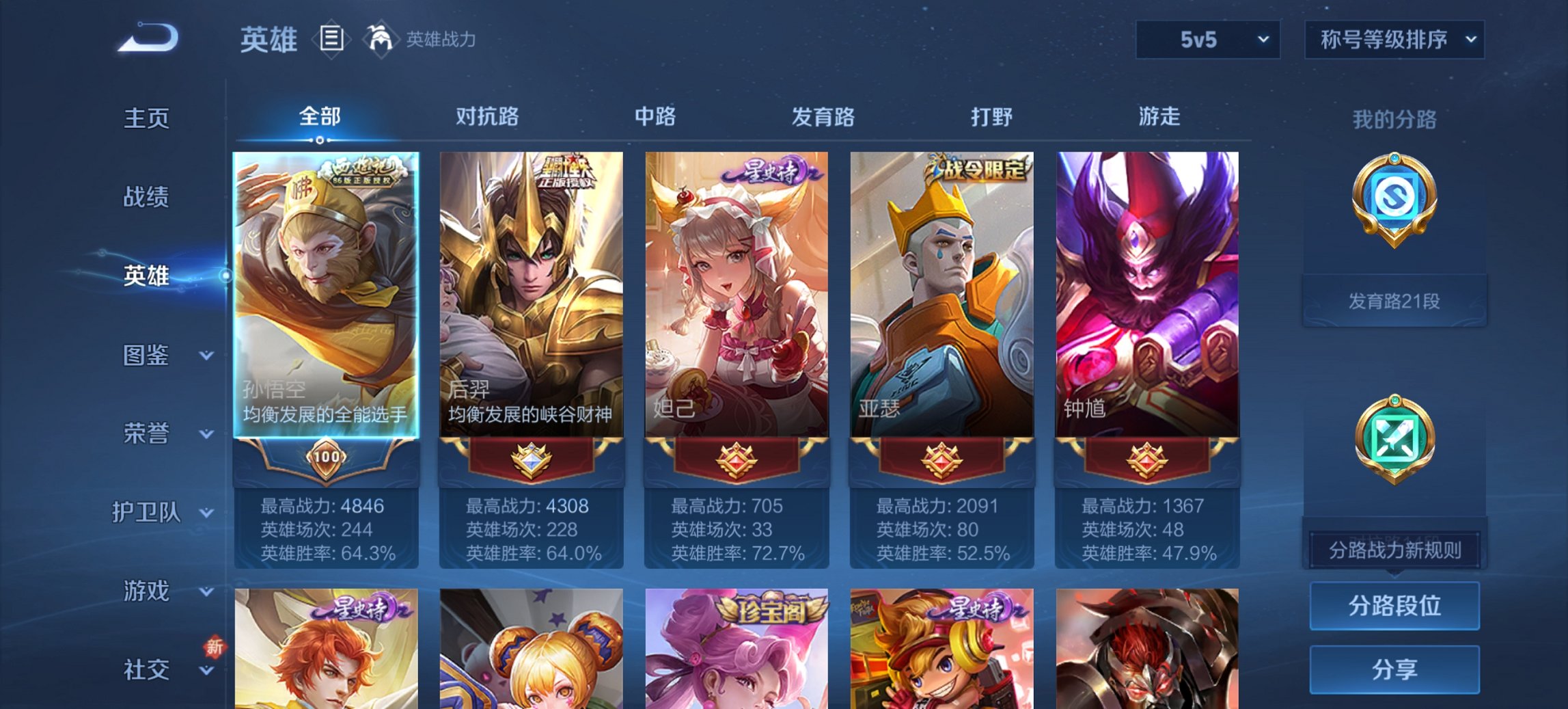1568x709 pixels.
Task: Open 战绩 from the sidebar
Action: click(147, 197)
